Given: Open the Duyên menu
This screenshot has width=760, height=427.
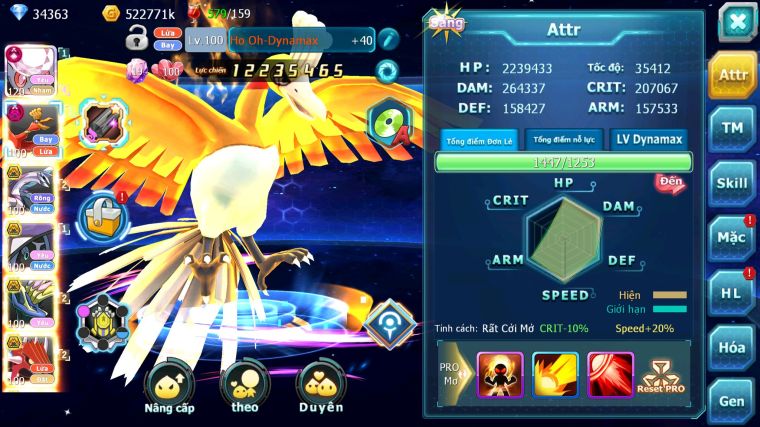Looking at the screenshot, I should (321, 388).
